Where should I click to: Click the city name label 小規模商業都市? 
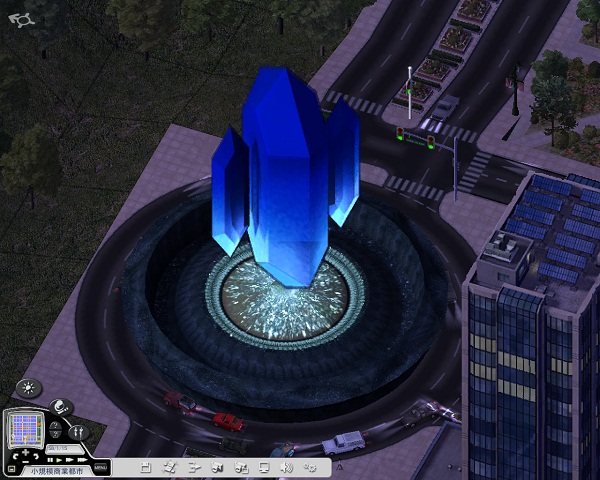pos(57,469)
